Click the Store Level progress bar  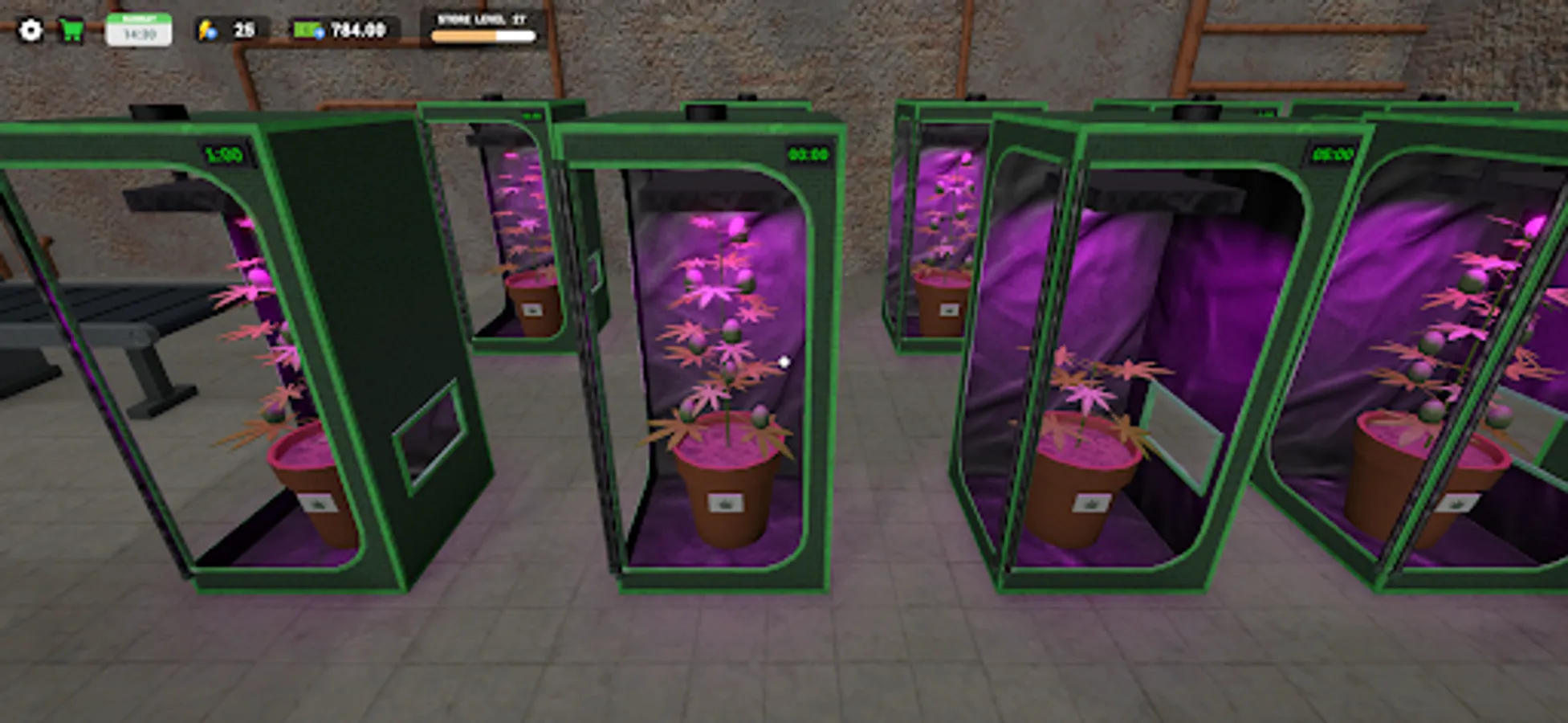(x=482, y=35)
